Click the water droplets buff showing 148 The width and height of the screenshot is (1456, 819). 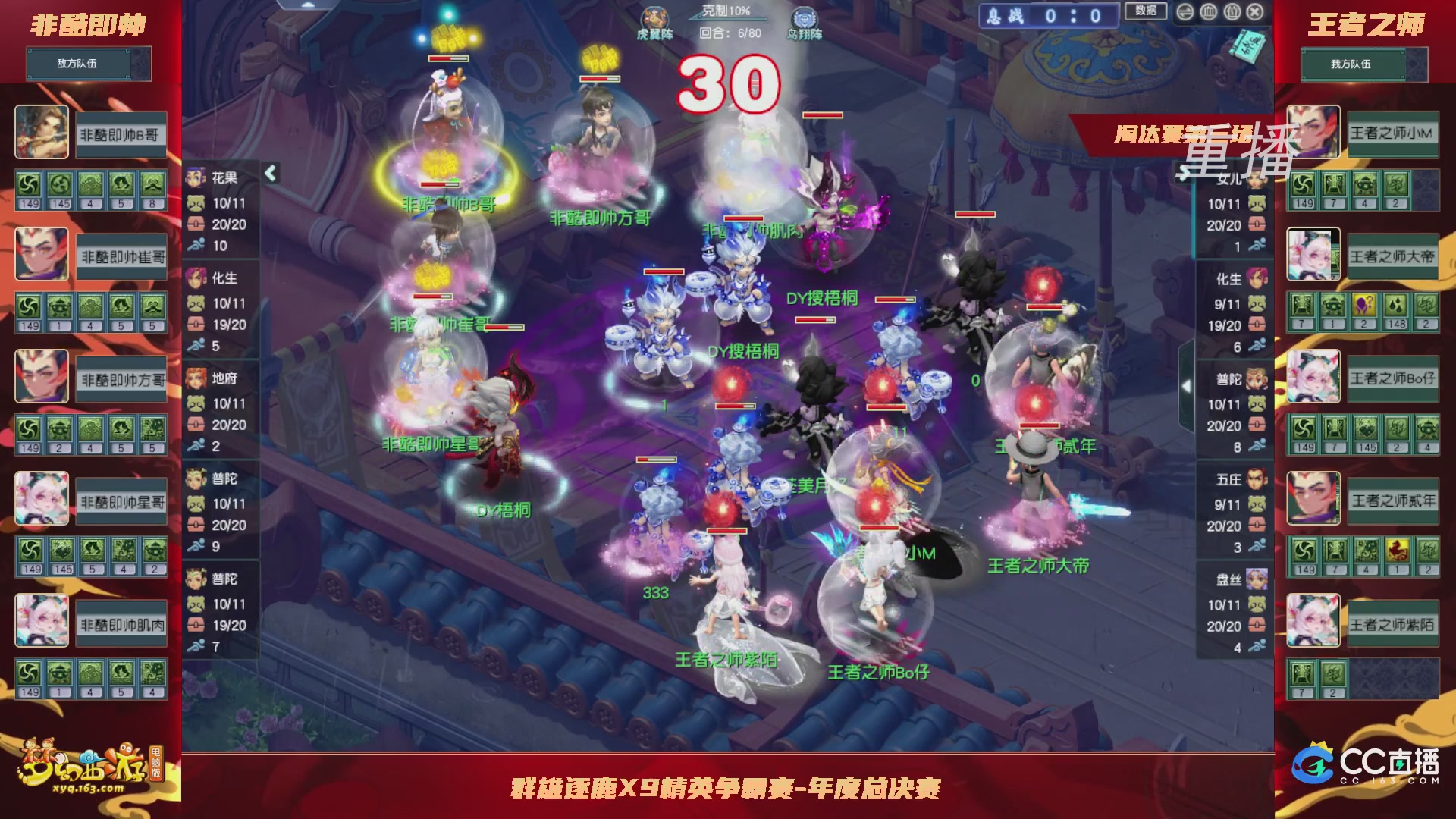click(1395, 303)
